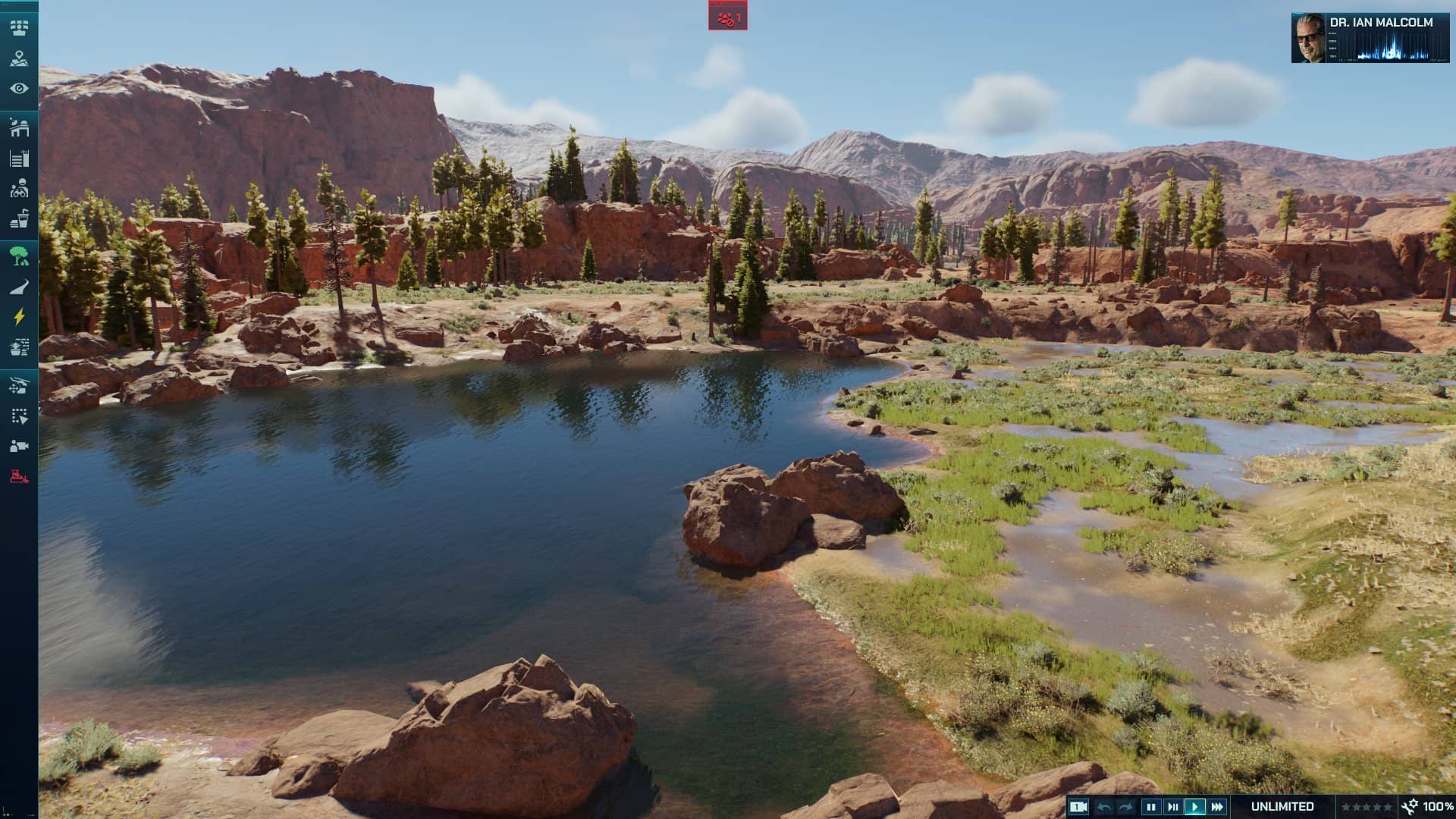Select the green tree nature tools
Viewport: 1456px width, 819px height.
pyautogui.click(x=19, y=256)
